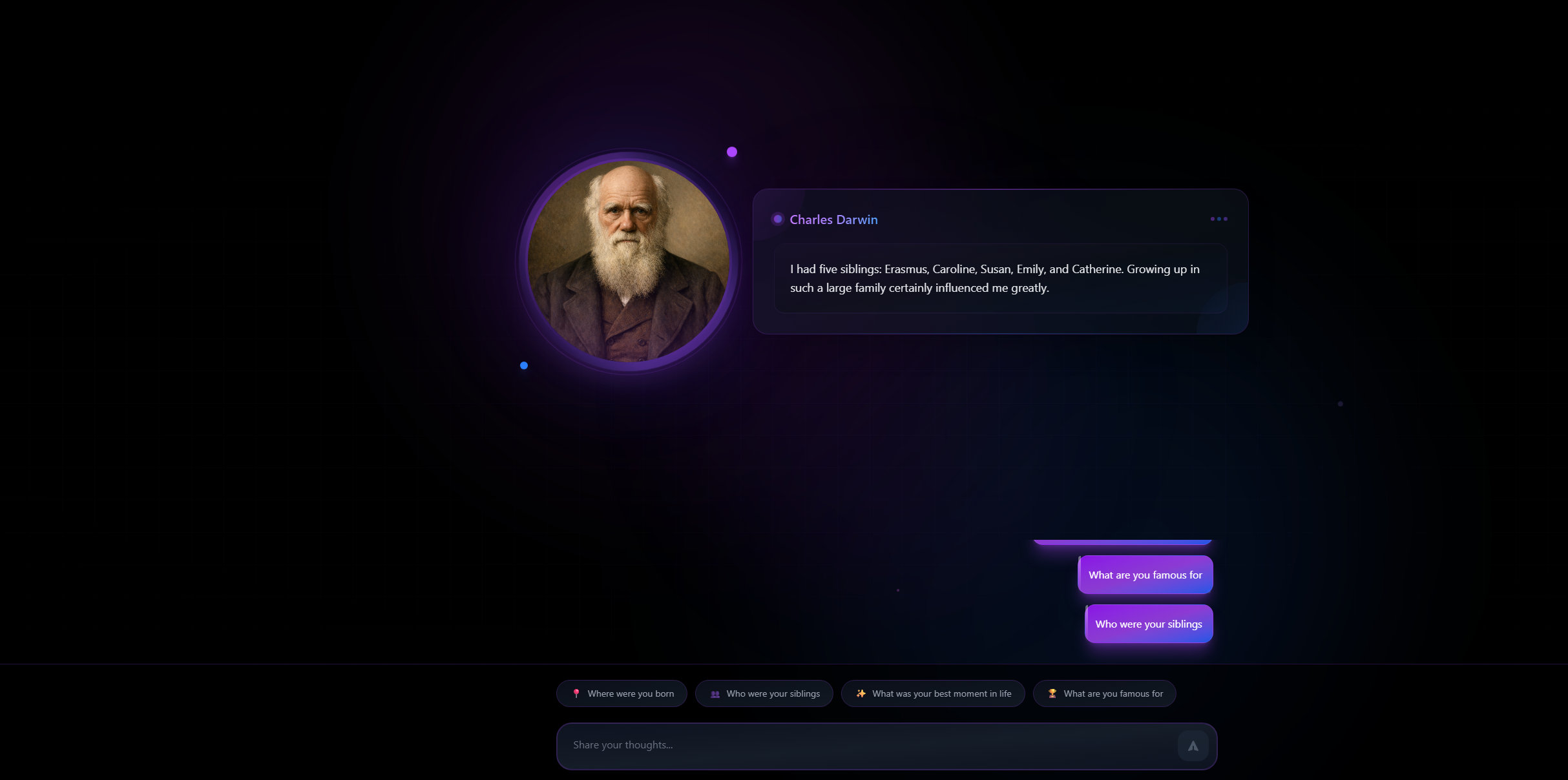1568x780 pixels.
Task: Click the purple orbiting dot above the avatar
Action: 731,152
